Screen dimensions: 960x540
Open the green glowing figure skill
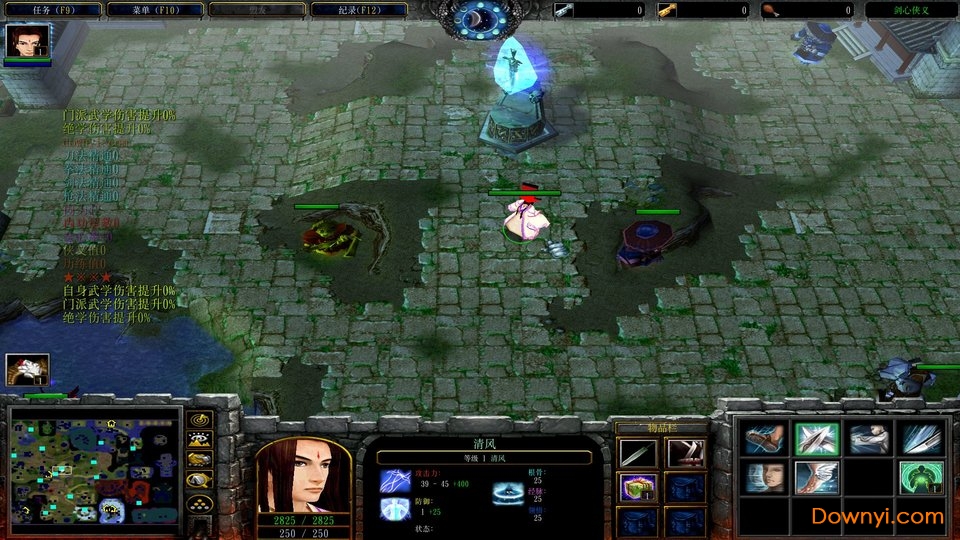(921, 477)
